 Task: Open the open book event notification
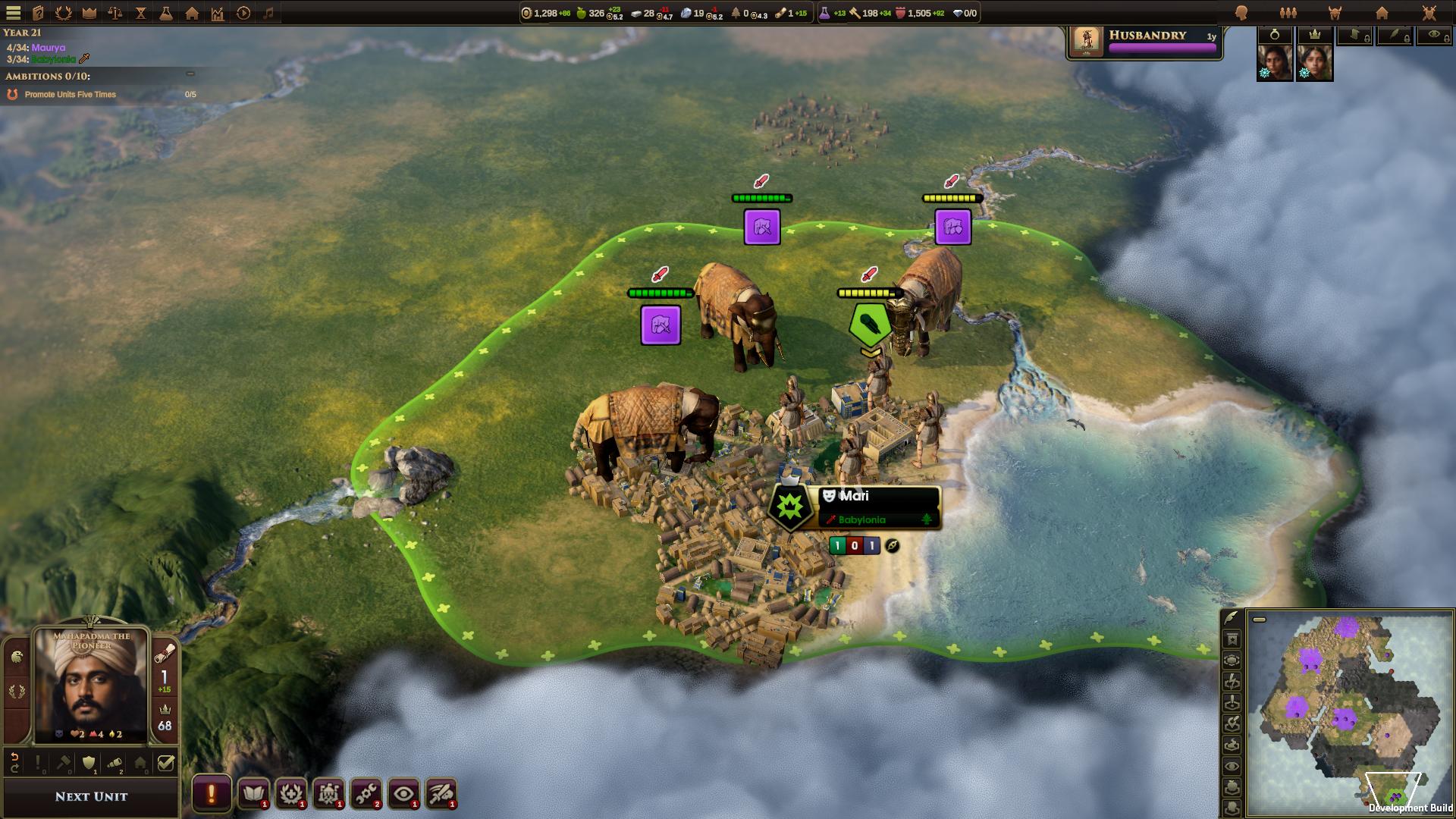tap(254, 794)
